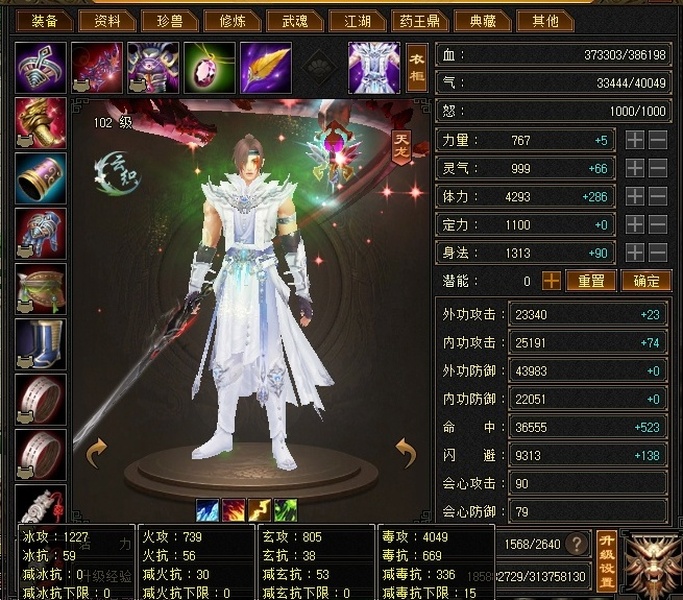Open the 升级设置 button
The image size is (683, 600).
606,559
